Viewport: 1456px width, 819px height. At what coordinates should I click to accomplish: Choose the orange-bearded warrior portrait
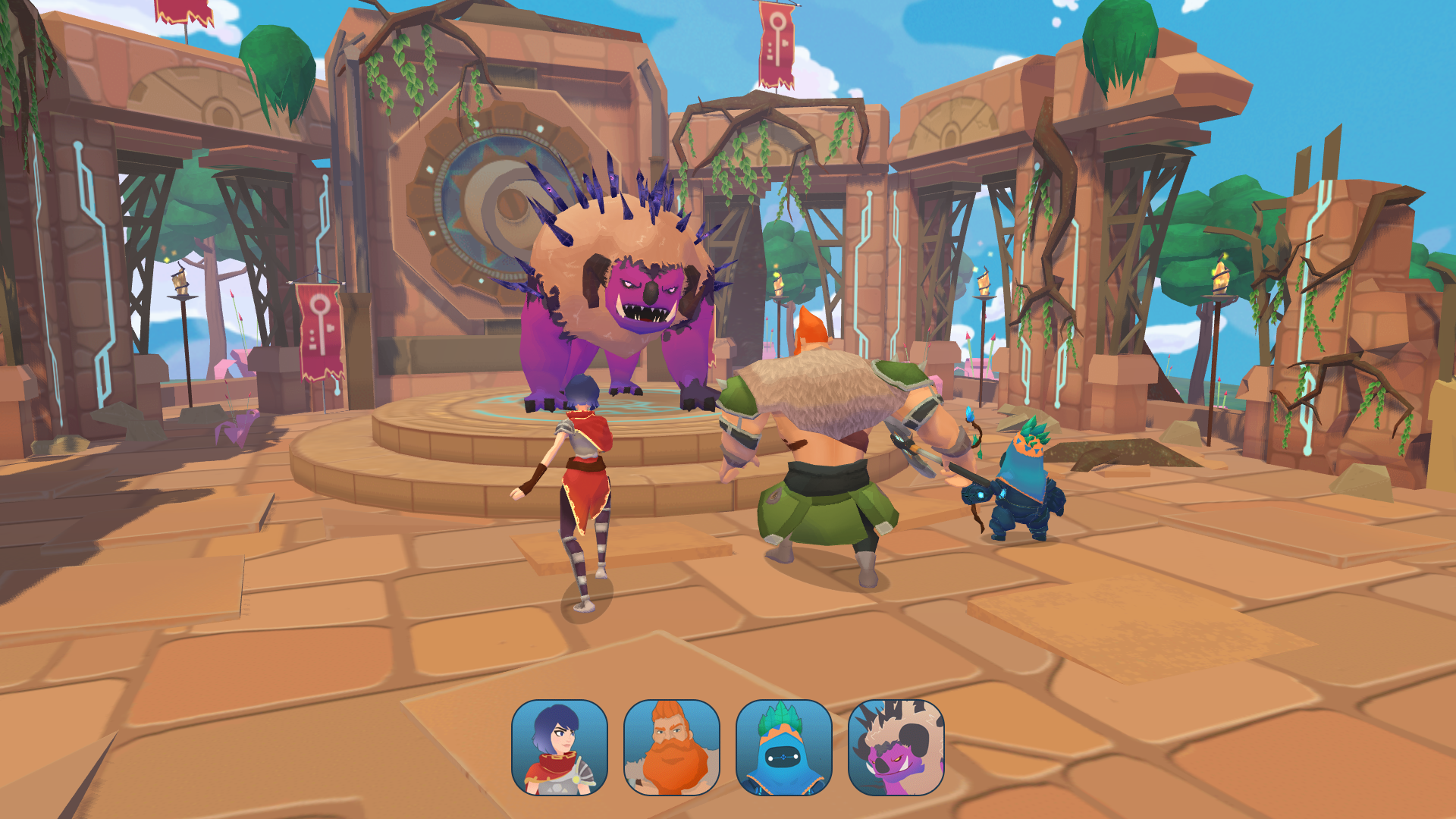tap(671, 748)
